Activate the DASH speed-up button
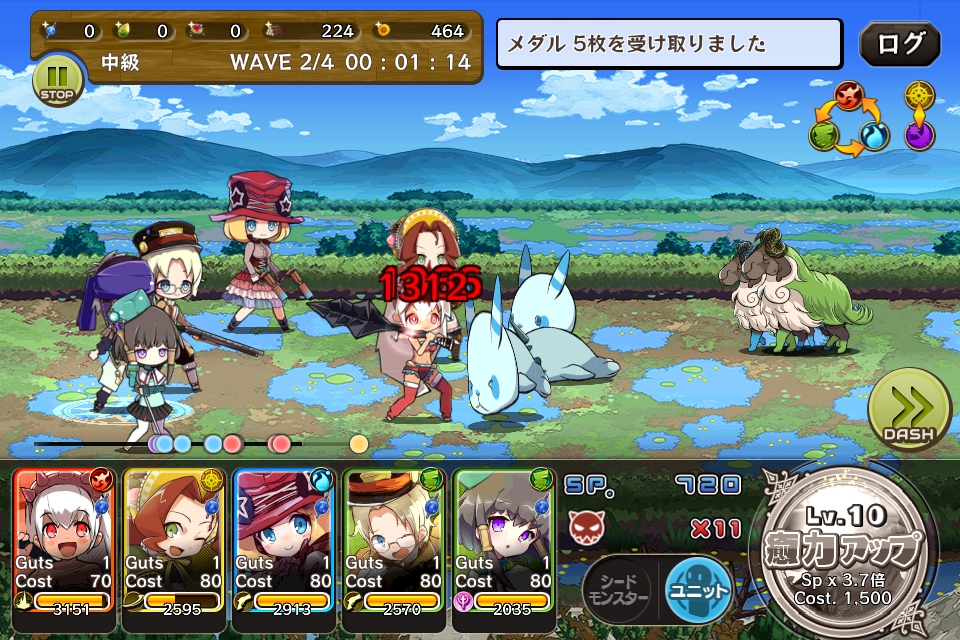Viewport: 960px width, 640px height. click(x=908, y=411)
